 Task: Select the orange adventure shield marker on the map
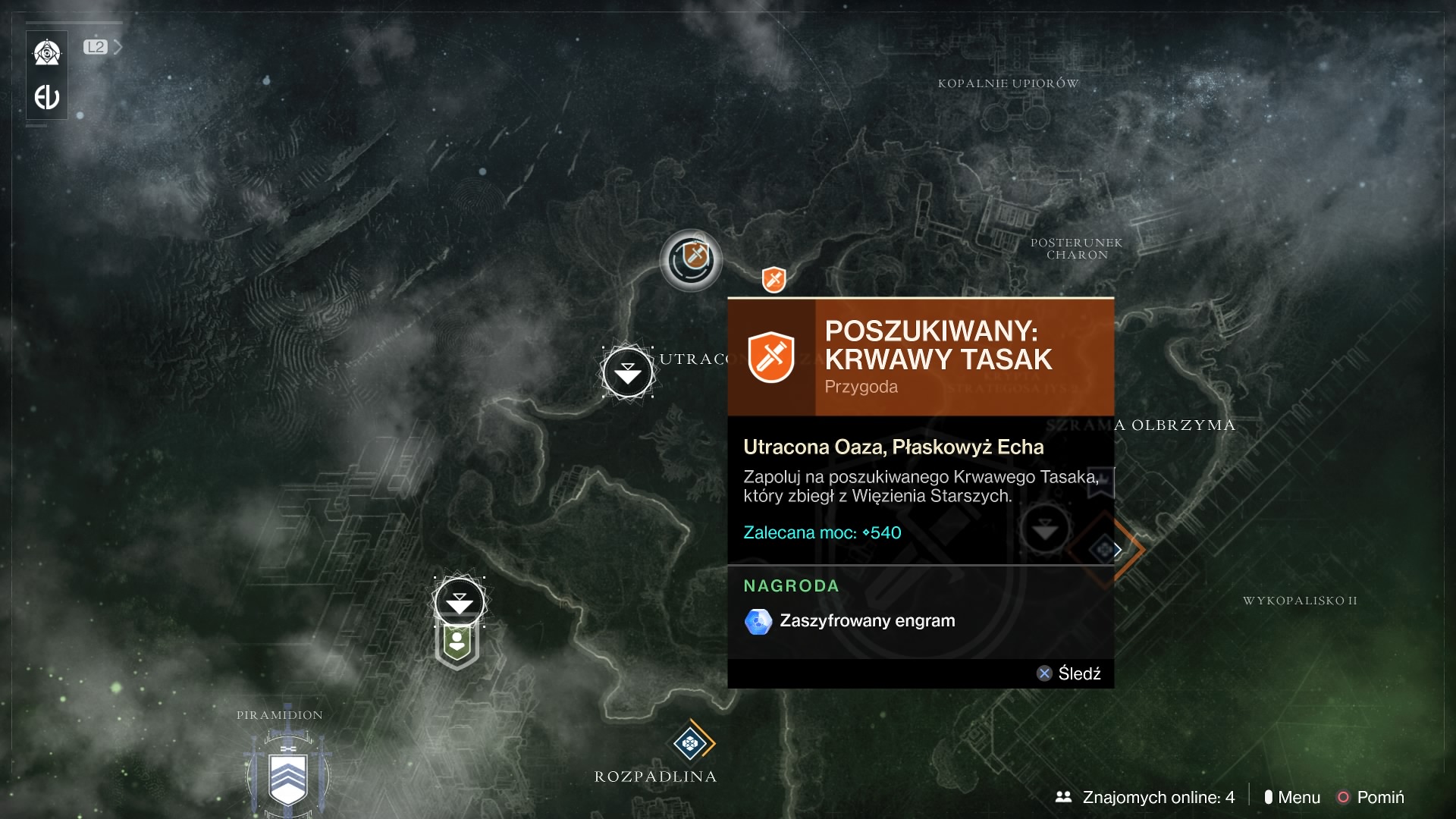click(773, 280)
